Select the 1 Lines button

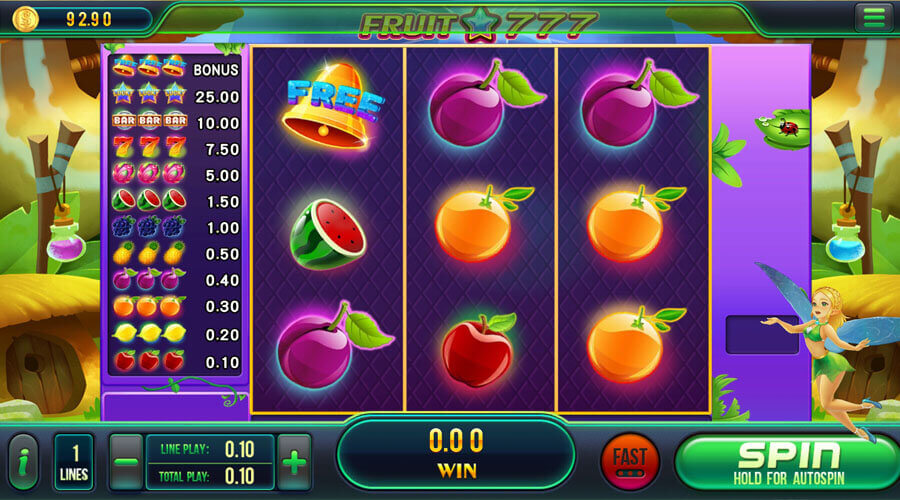75,462
